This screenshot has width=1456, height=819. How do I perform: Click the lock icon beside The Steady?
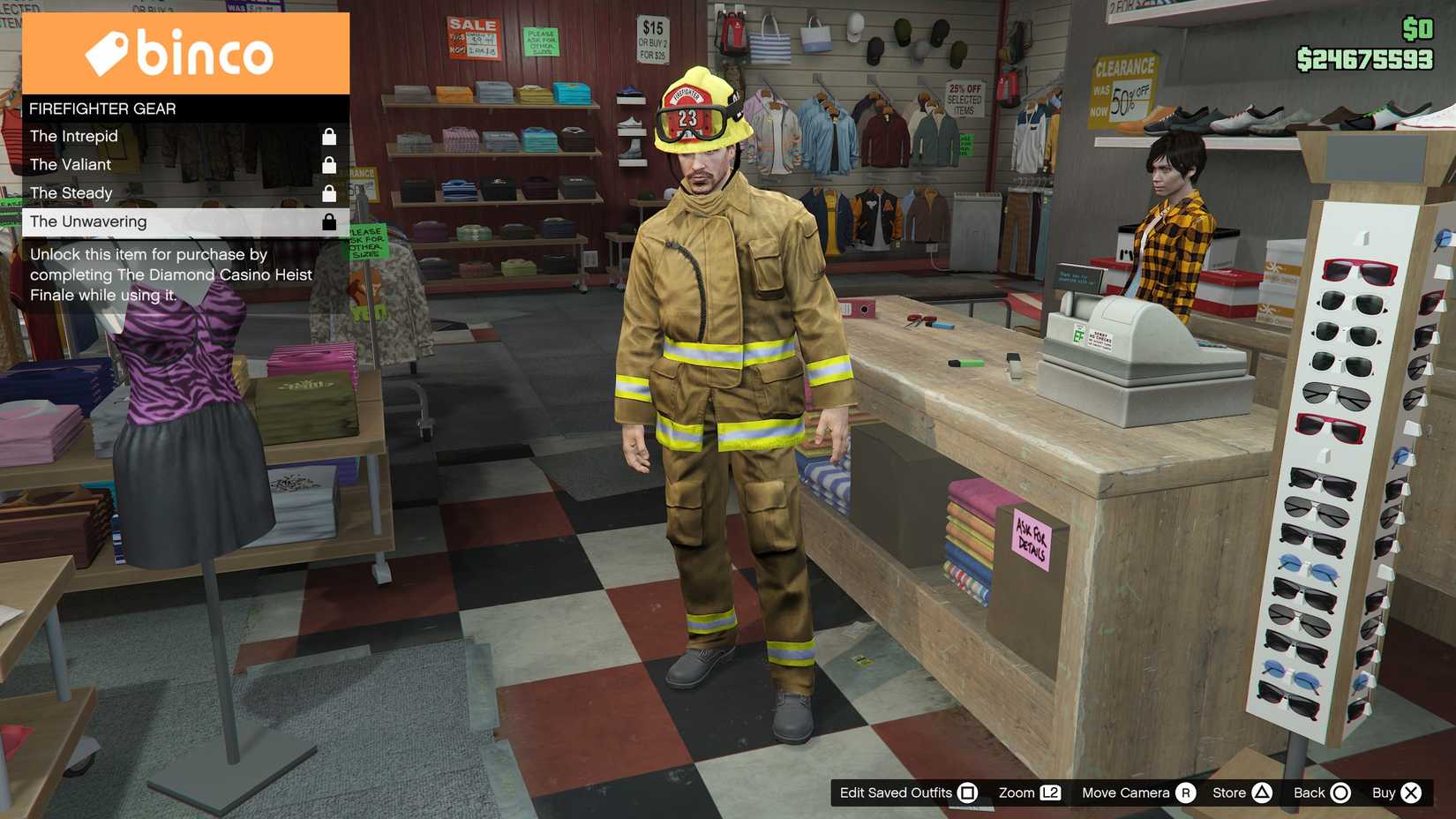(x=330, y=192)
